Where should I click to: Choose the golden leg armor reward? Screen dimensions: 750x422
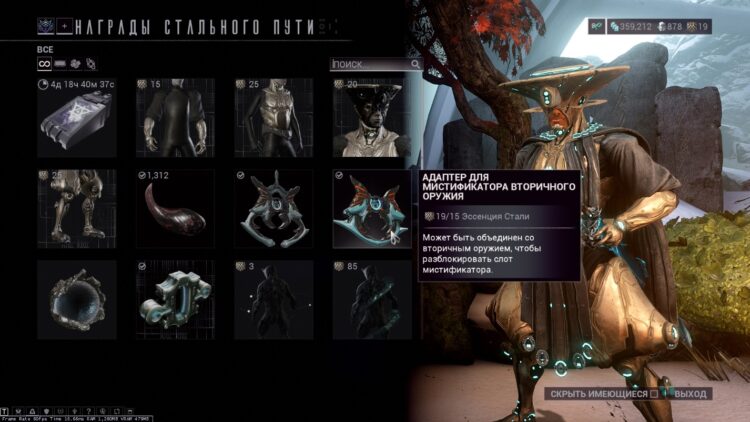(x=76, y=208)
